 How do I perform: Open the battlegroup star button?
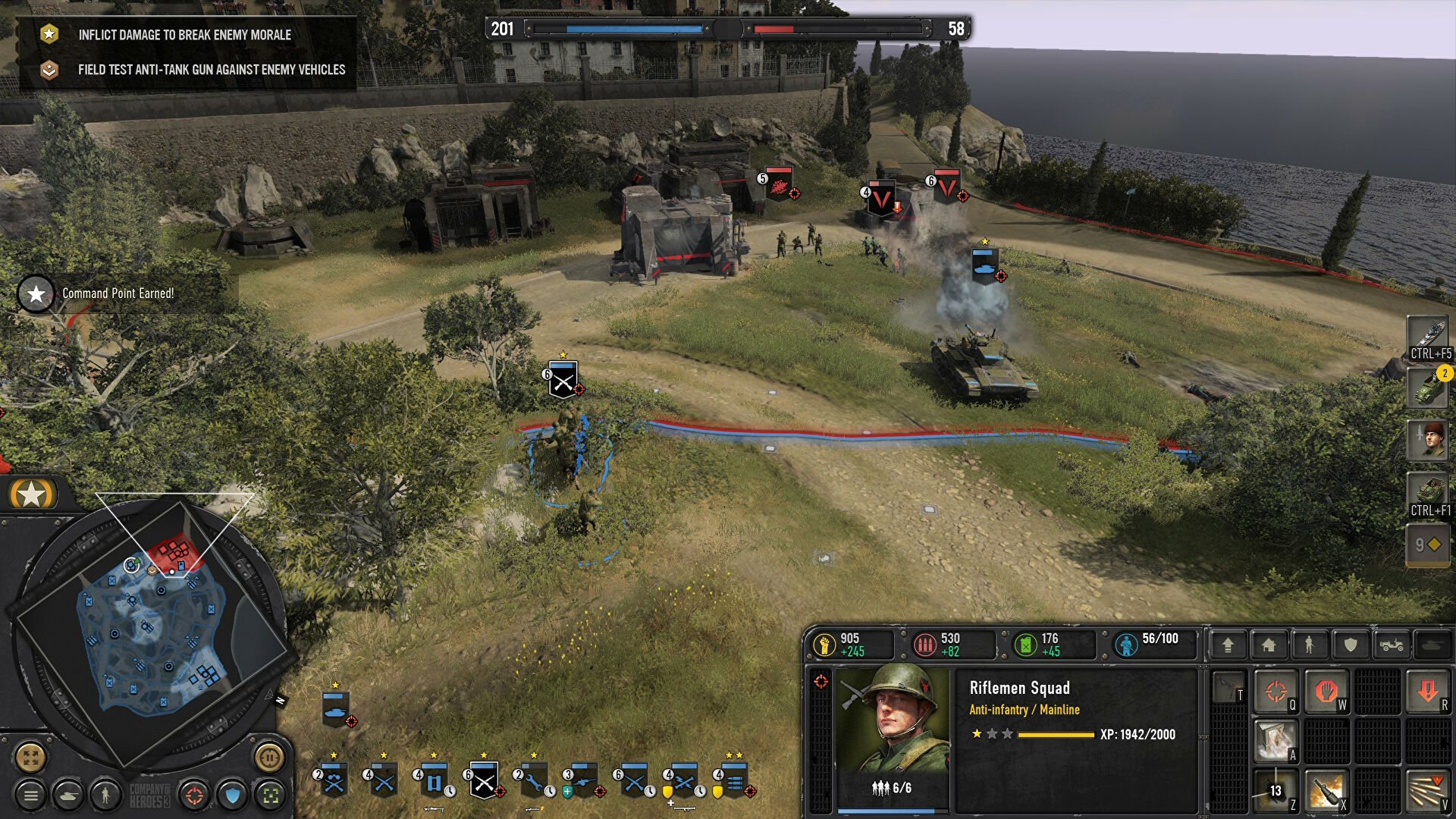tap(32, 494)
